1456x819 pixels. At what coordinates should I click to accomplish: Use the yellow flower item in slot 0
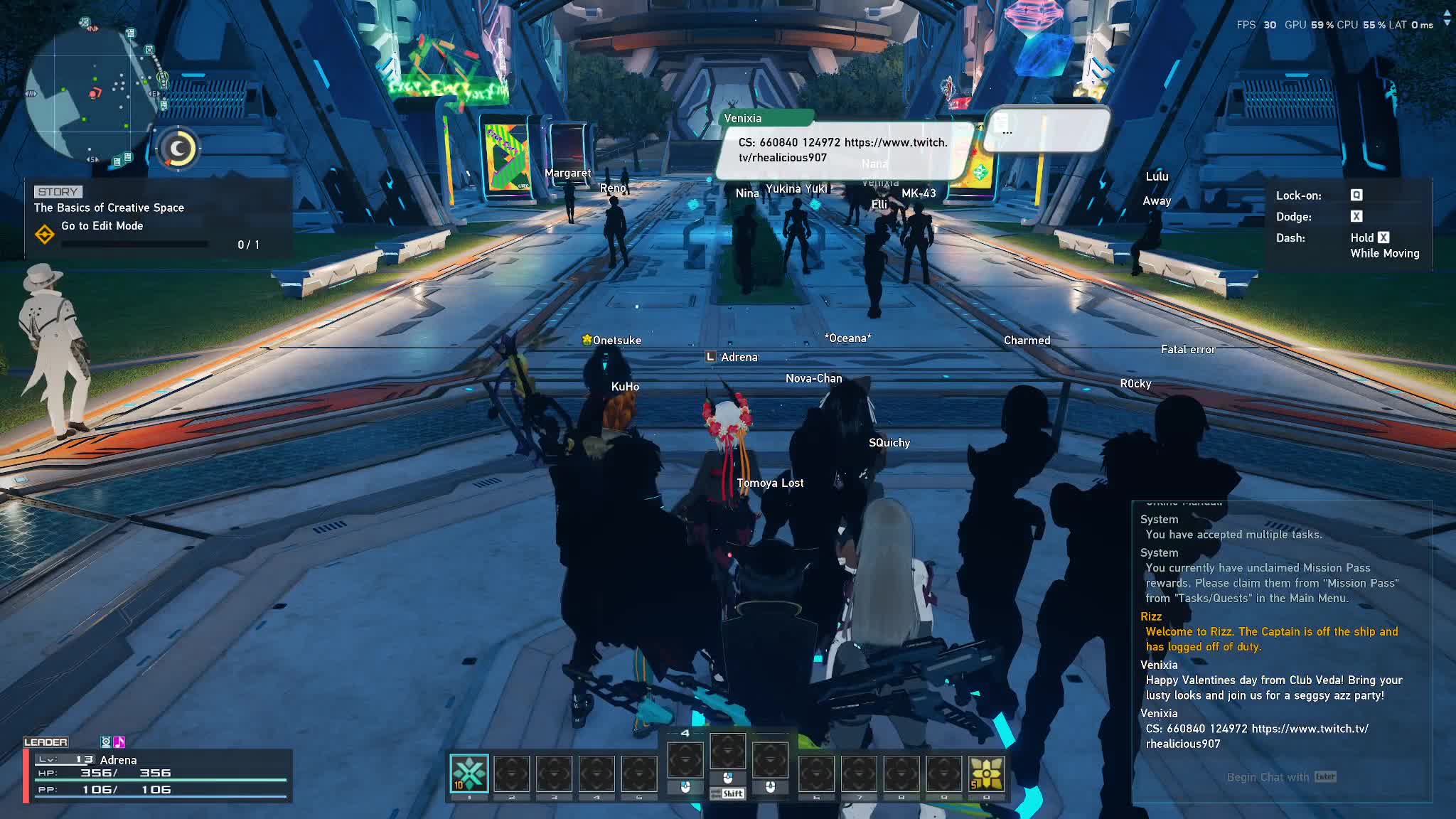coord(986,773)
